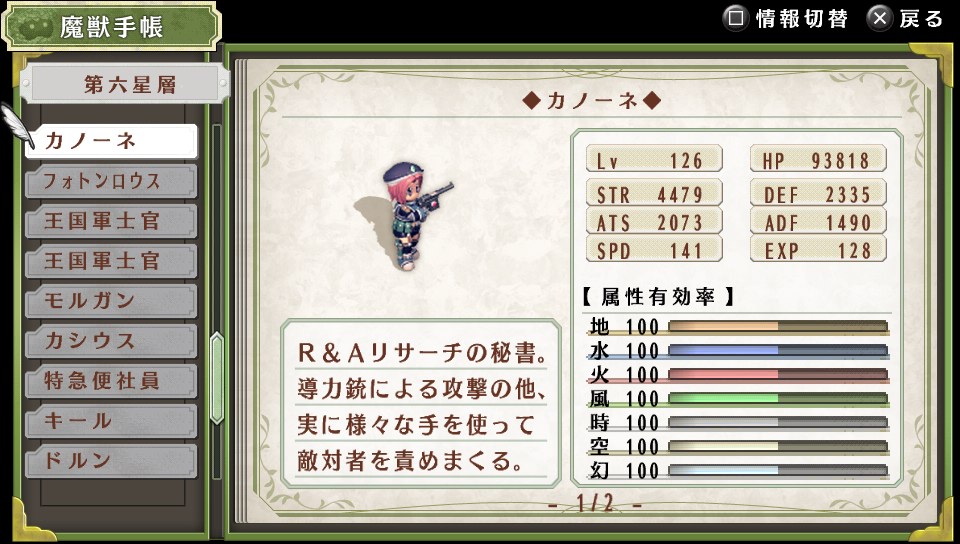Show the ドルン entry
960x544 pixels.
pos(111,461)
